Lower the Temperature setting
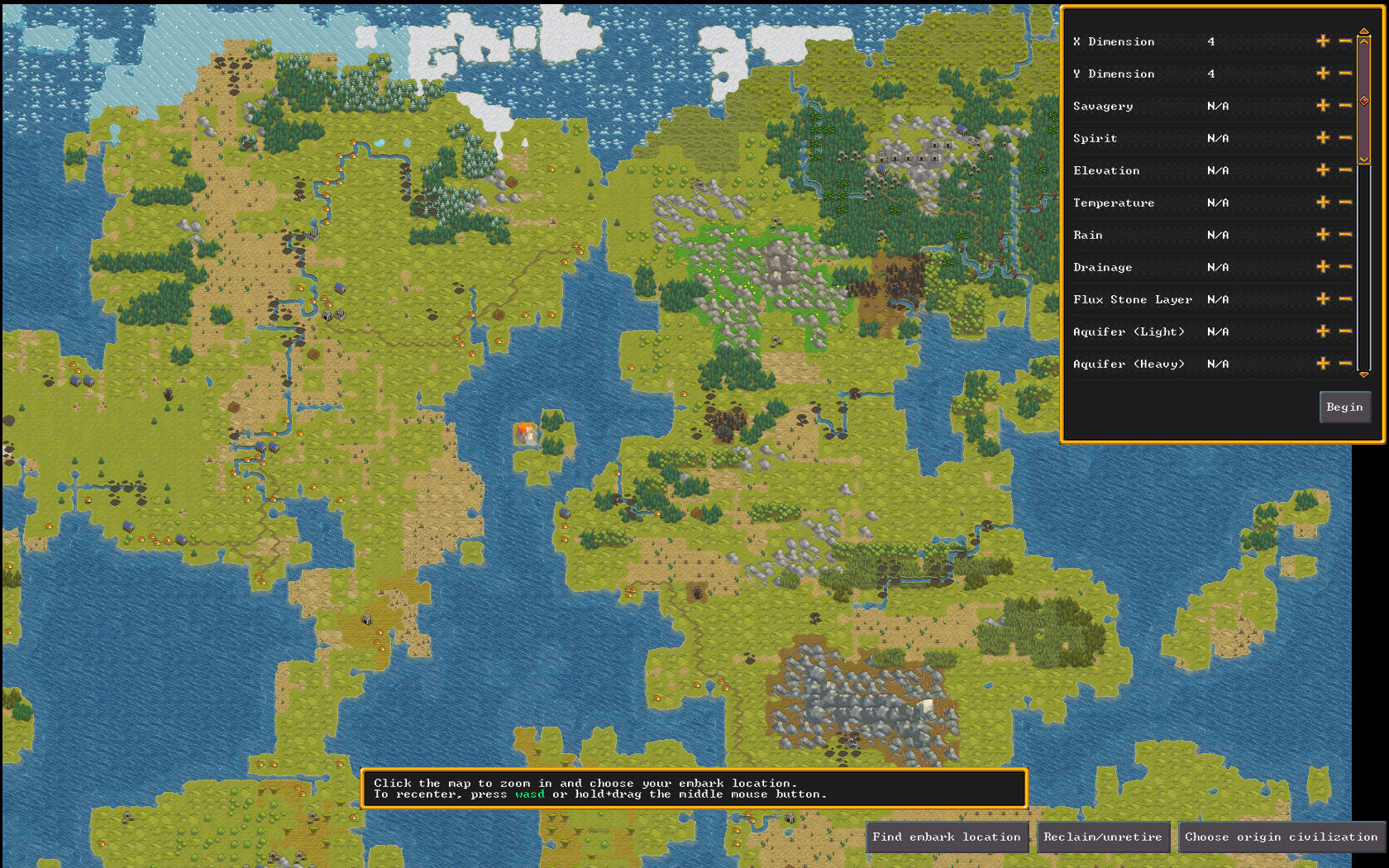Viewport: 1389px width, 868px height. coord(1345,203)
